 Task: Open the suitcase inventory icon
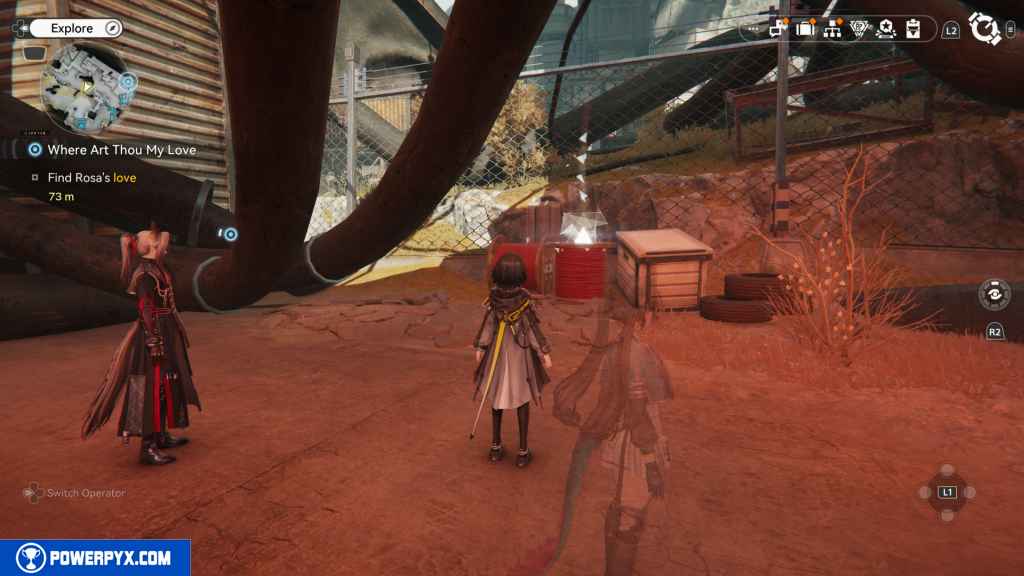[x=805, y=29]
